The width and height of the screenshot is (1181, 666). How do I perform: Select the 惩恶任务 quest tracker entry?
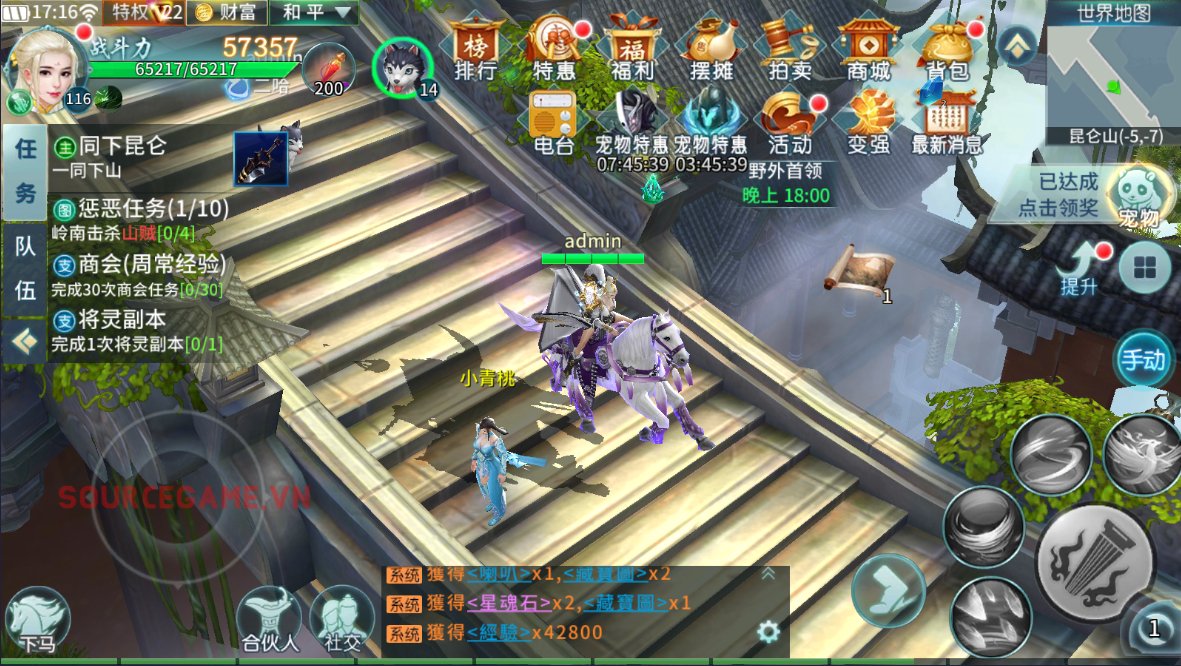(140, 219)
